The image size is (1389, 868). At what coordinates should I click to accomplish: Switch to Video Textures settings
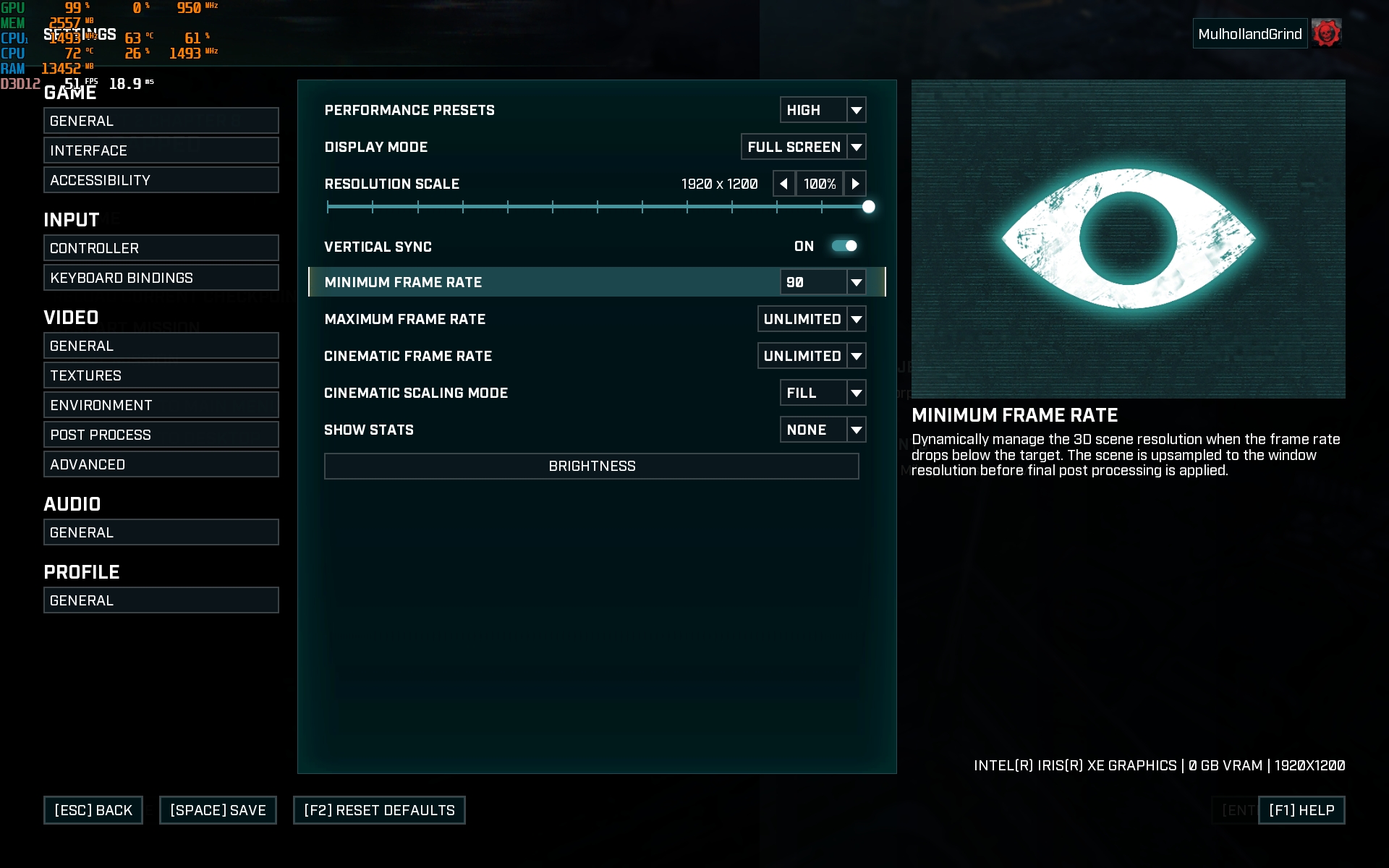161,375
